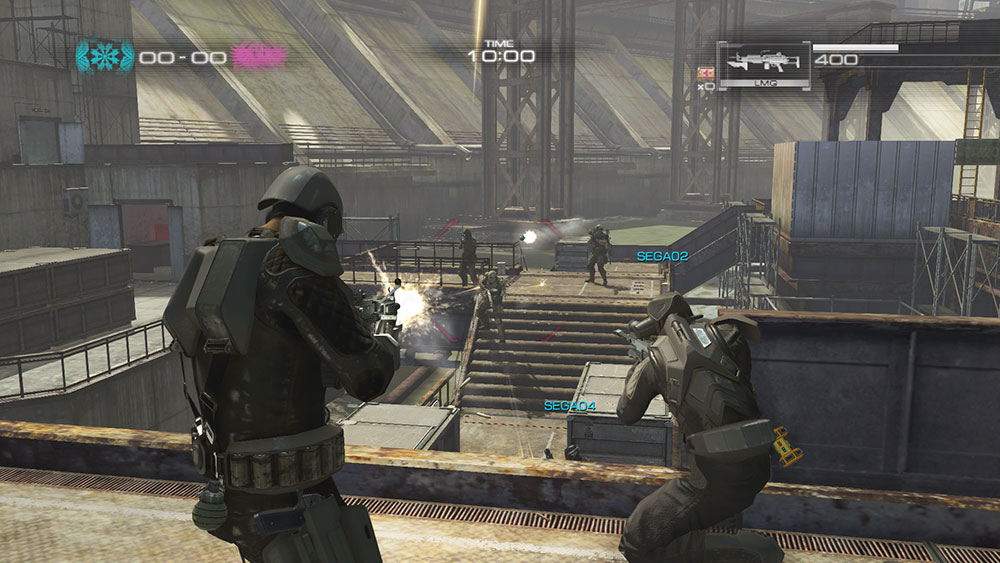Click the medkit item icon
This screenshot has width=1000, height=563.
[707, 73]
